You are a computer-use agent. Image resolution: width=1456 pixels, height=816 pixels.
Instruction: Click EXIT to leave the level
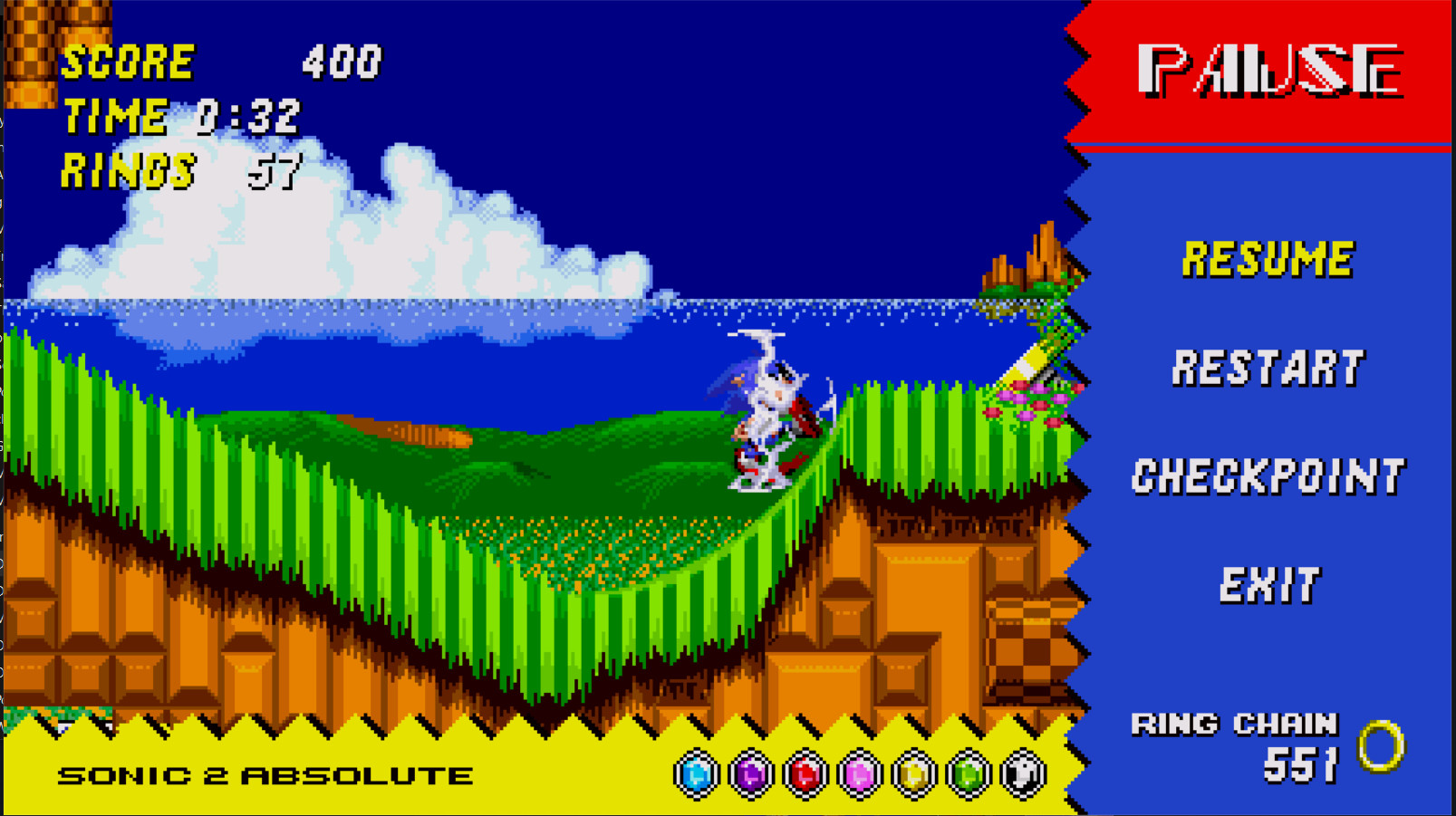pyautogui.click(x=1269, y=584)
